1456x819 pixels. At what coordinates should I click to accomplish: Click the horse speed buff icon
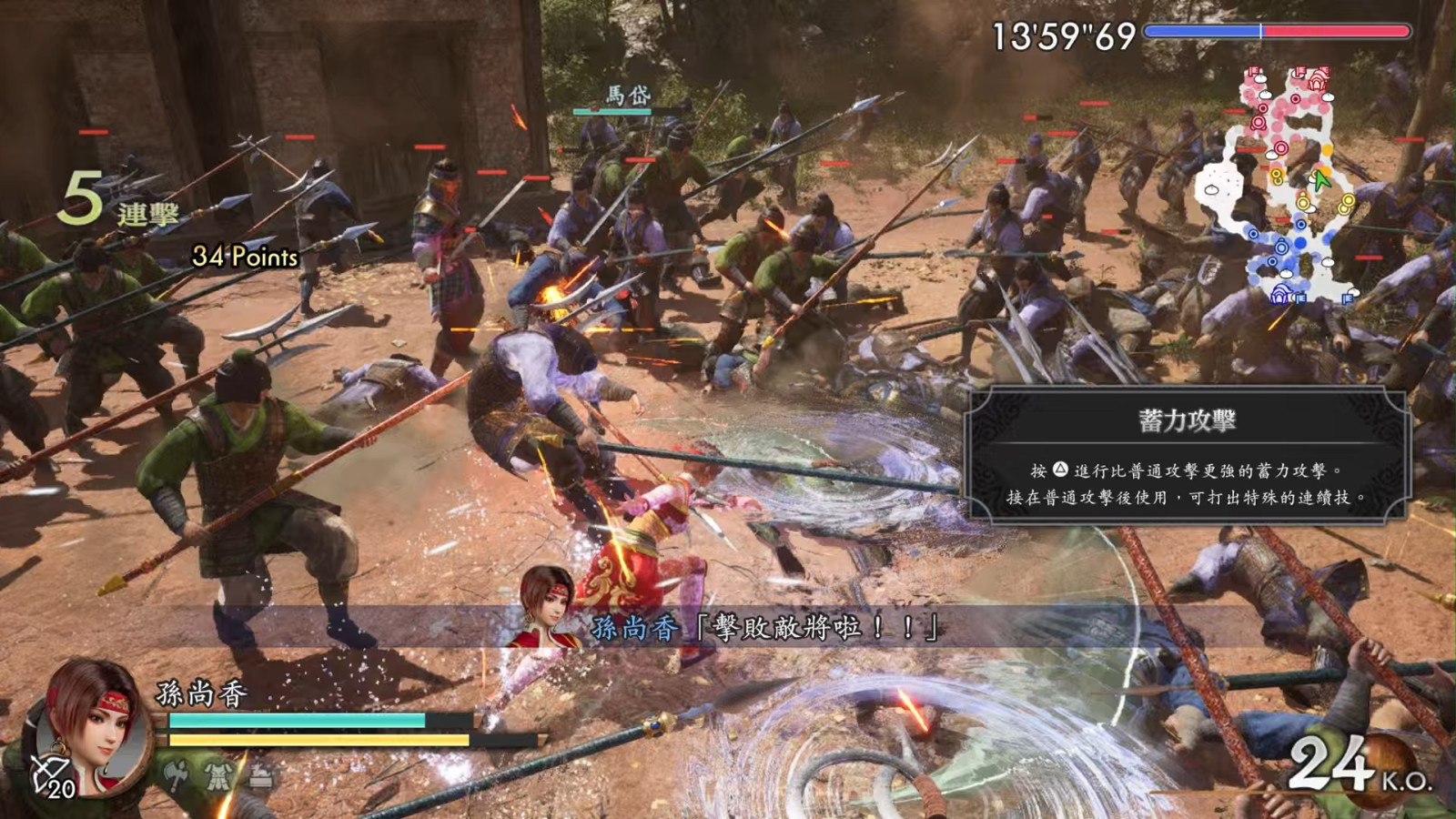(260, 775)
